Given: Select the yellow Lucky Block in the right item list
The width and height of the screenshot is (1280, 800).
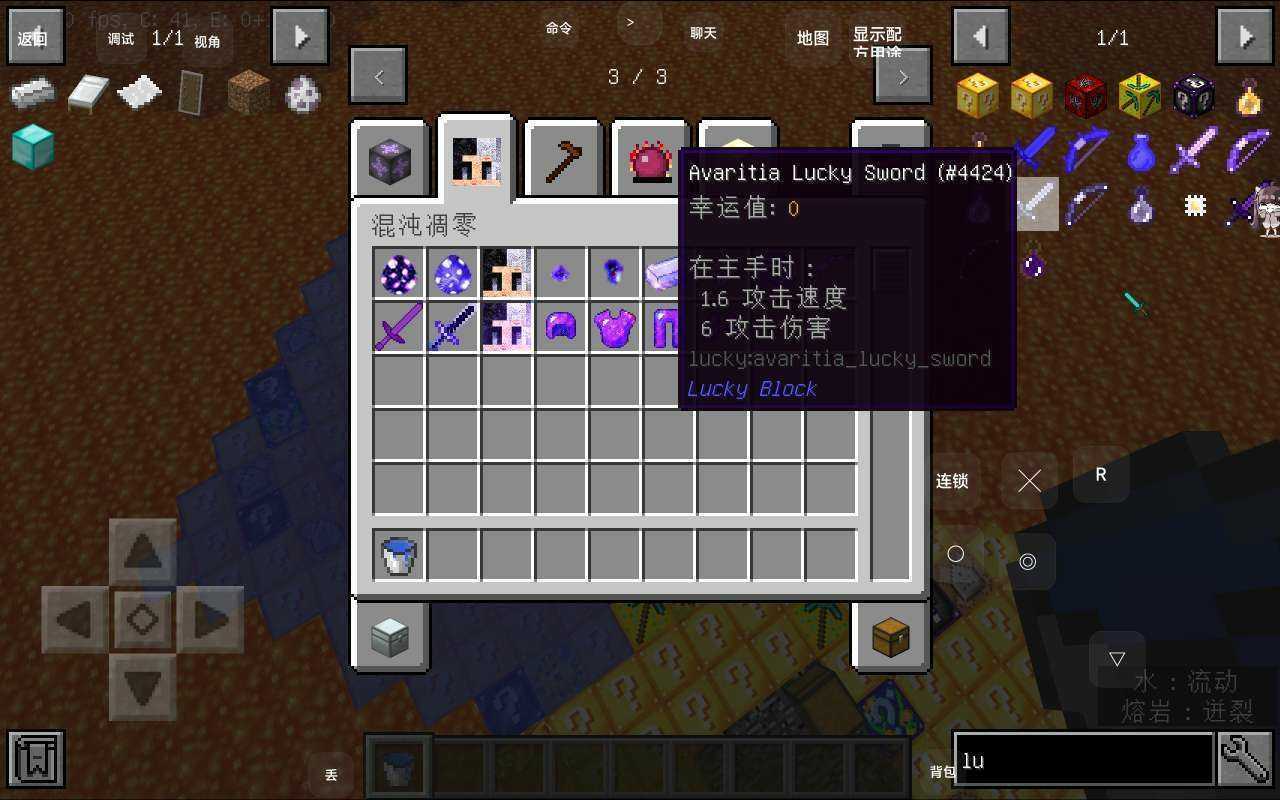Looking at the screenshot, I should coord(978,95).
